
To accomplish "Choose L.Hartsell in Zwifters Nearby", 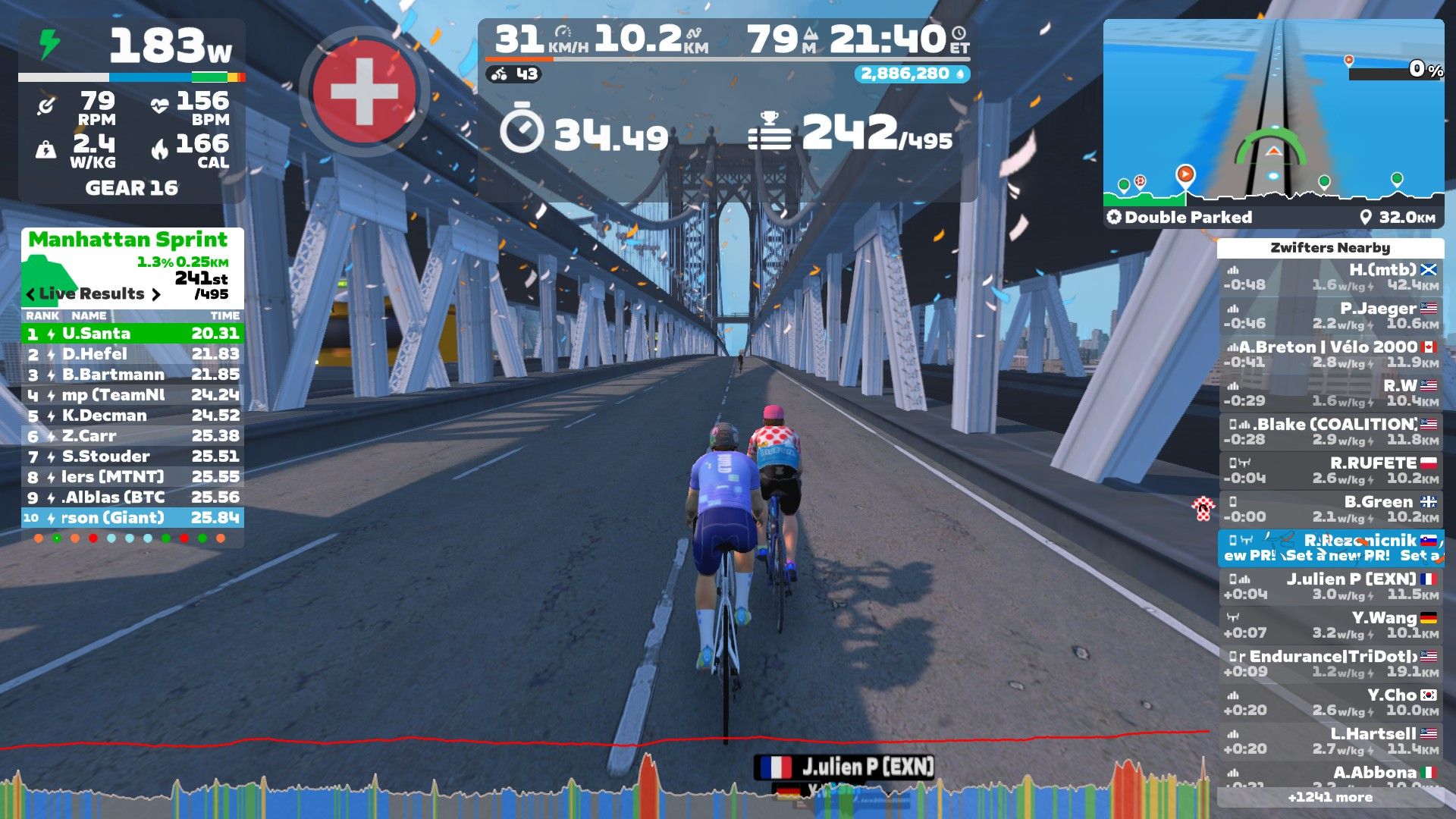I will tap(1331, 742).
